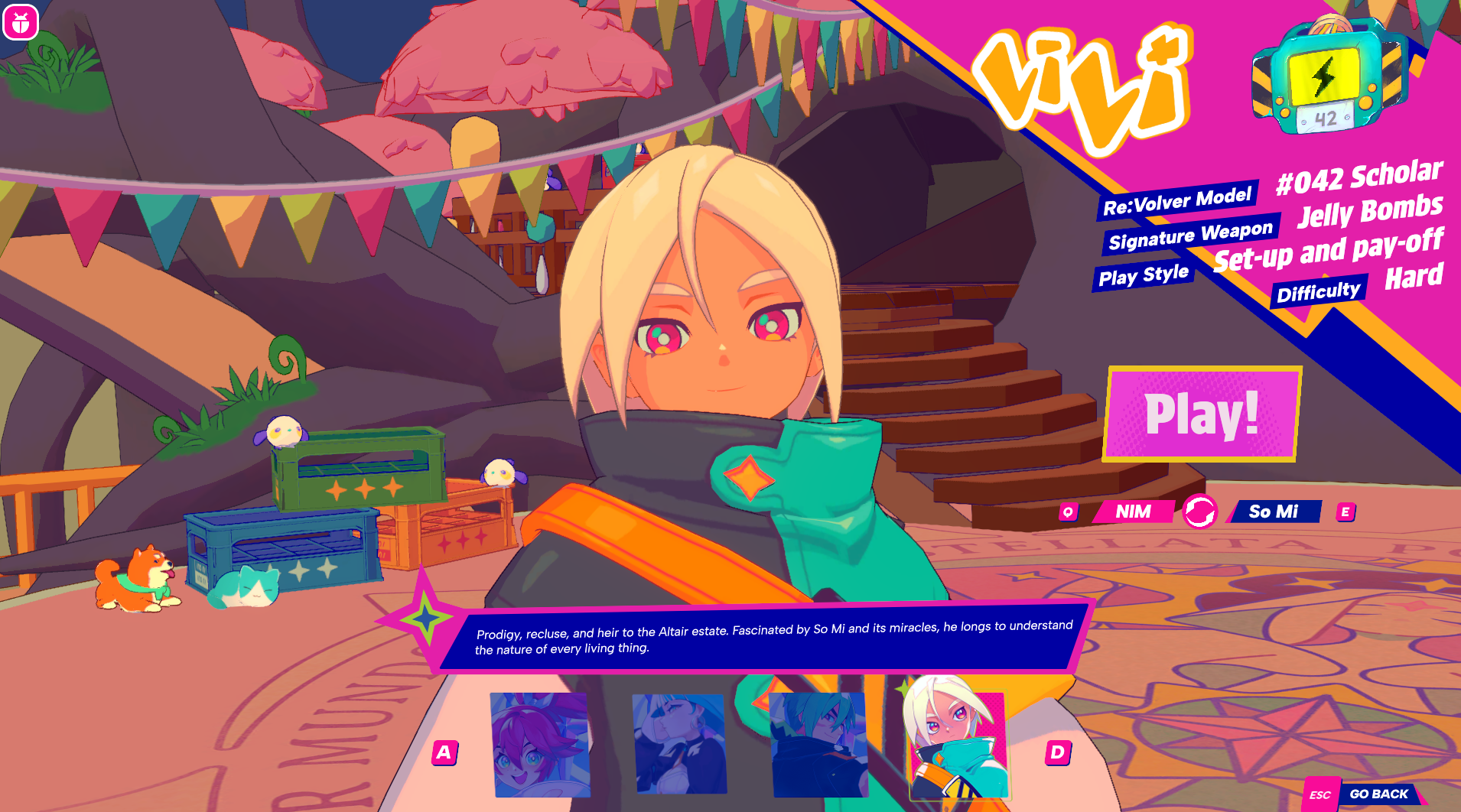Choose the eyepatch character portrait
The width and height of the screenshot is (1461, 812).
(x=679, y=744)
